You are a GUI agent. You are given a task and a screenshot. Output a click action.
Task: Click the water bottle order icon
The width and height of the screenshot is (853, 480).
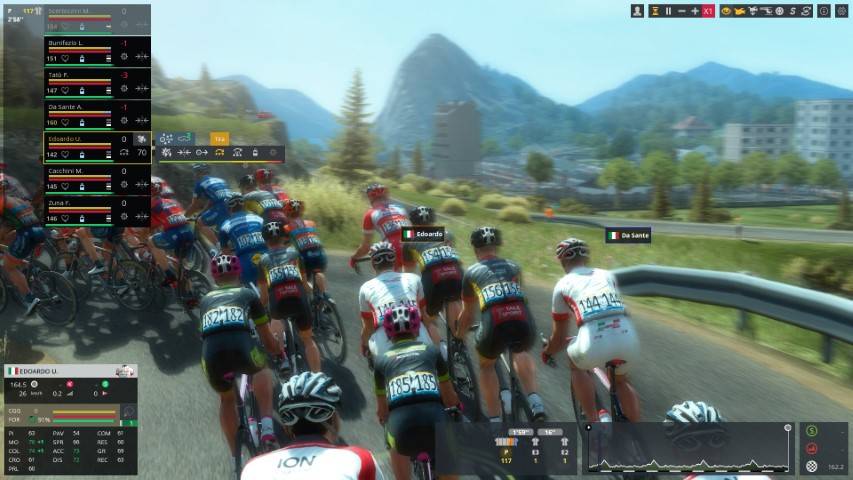point(254,153)
